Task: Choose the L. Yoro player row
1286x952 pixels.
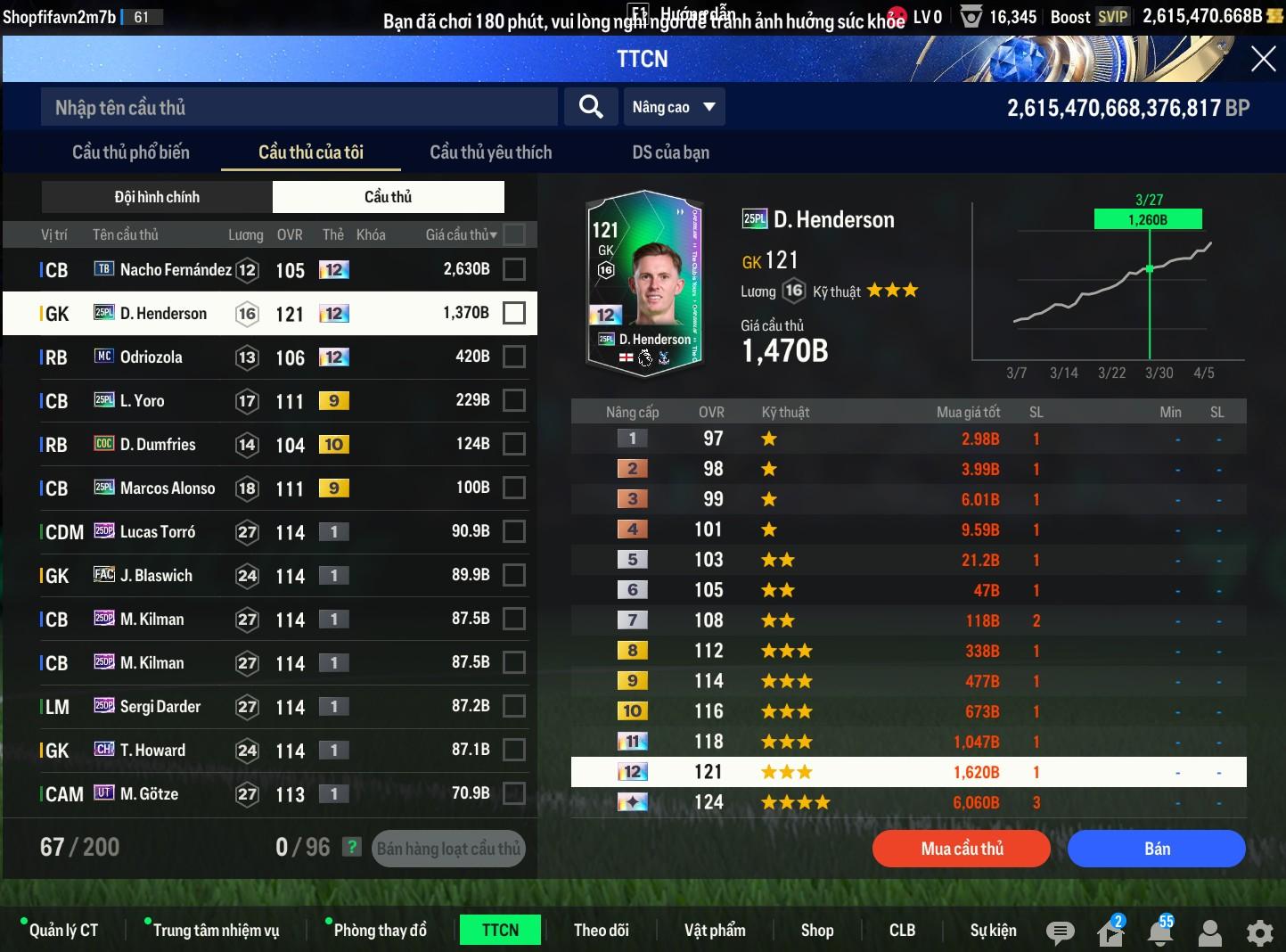Action: click(267, 401)
